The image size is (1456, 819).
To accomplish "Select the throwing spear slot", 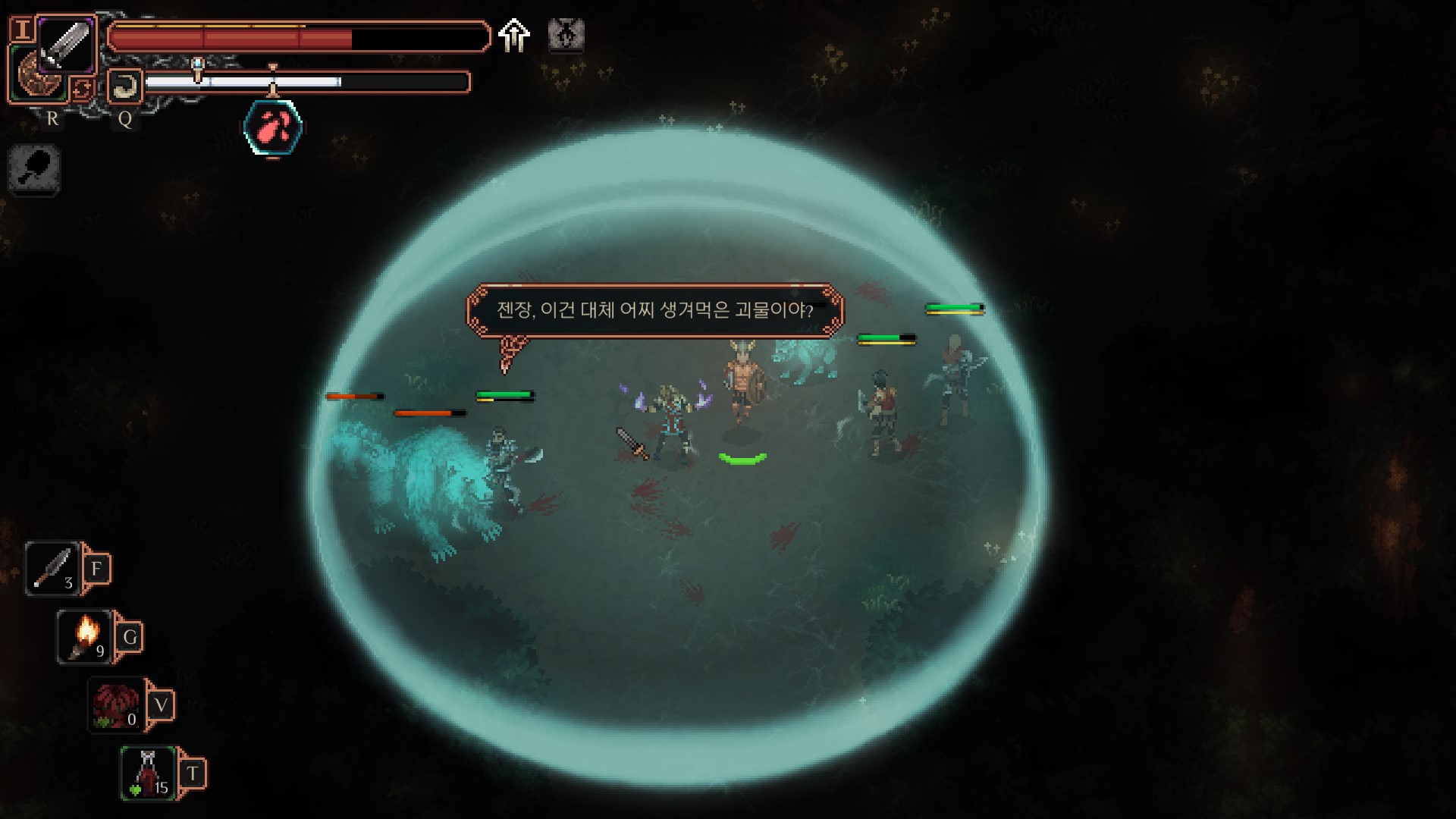I will 53,568.
